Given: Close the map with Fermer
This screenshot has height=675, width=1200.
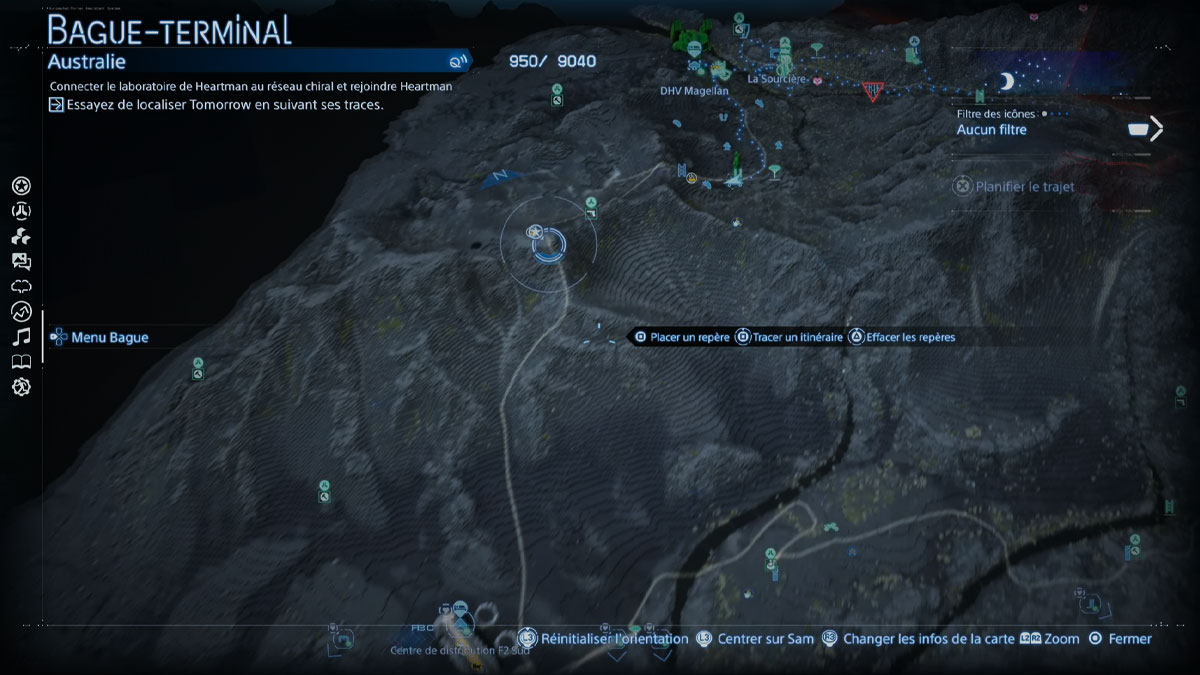Looking at the screenshot, I should tap(1129, 638).
